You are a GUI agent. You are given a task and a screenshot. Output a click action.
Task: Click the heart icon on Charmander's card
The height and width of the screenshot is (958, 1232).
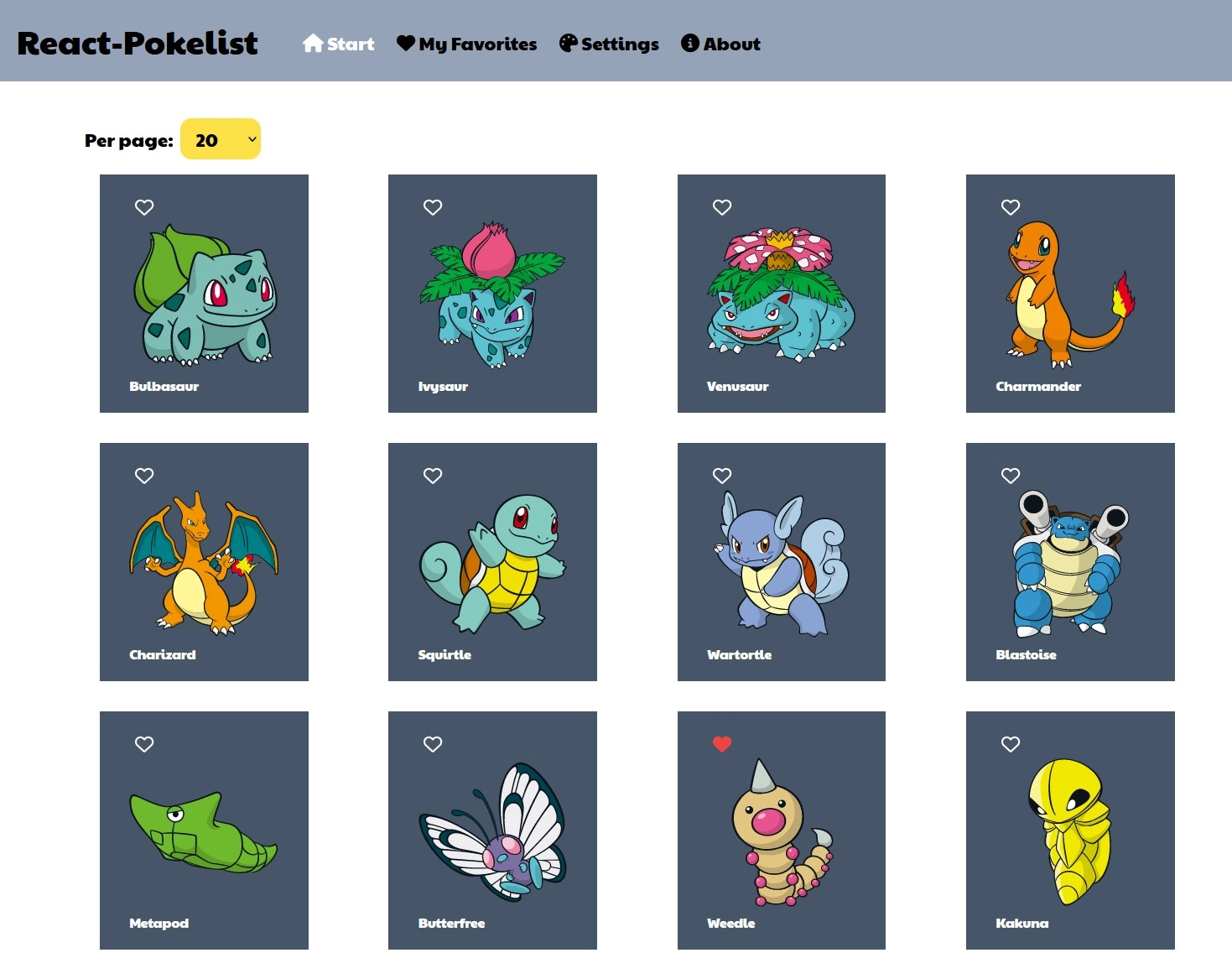tap(1011, 206)
